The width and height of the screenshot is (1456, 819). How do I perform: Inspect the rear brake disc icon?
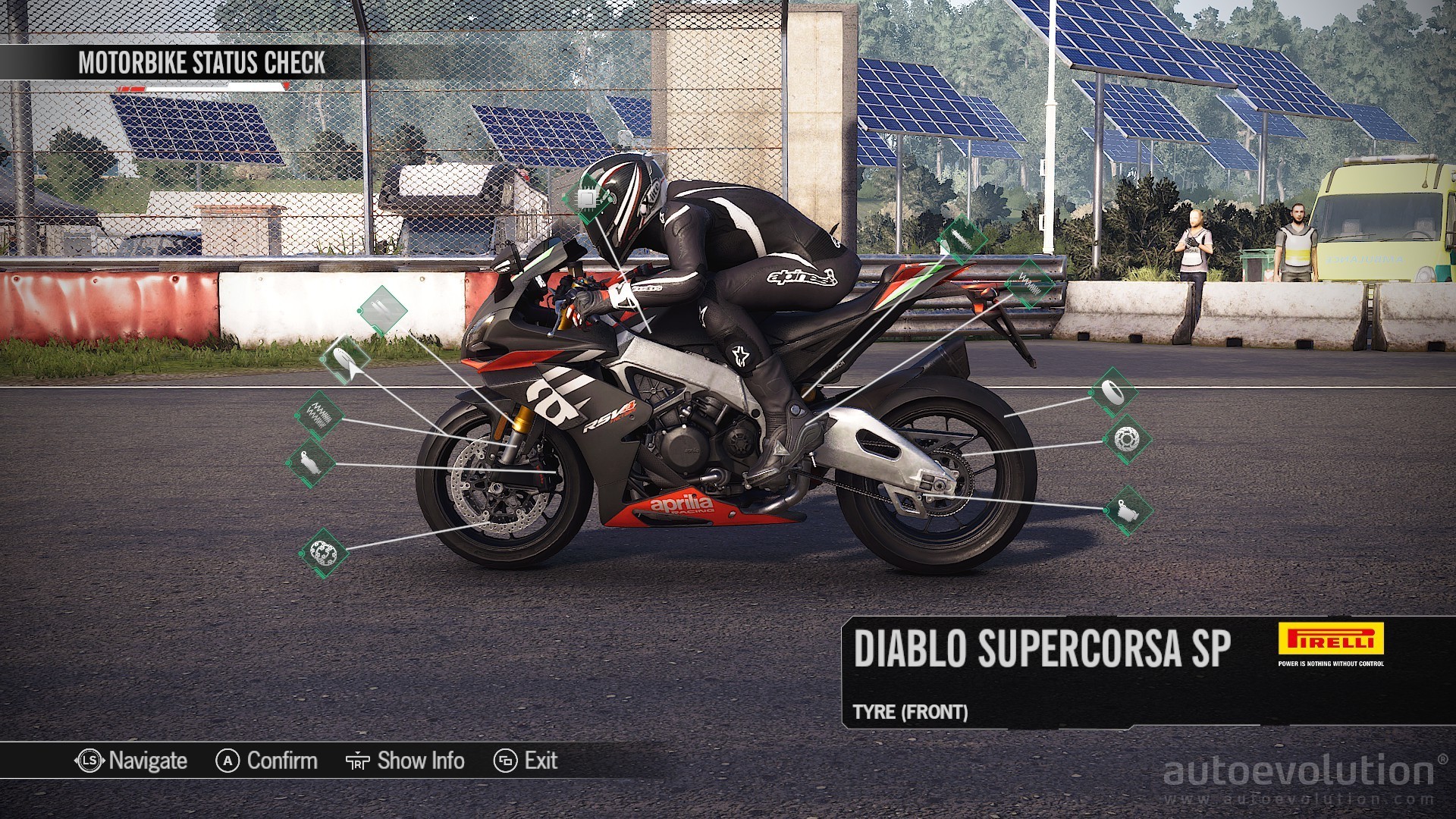1127,438
